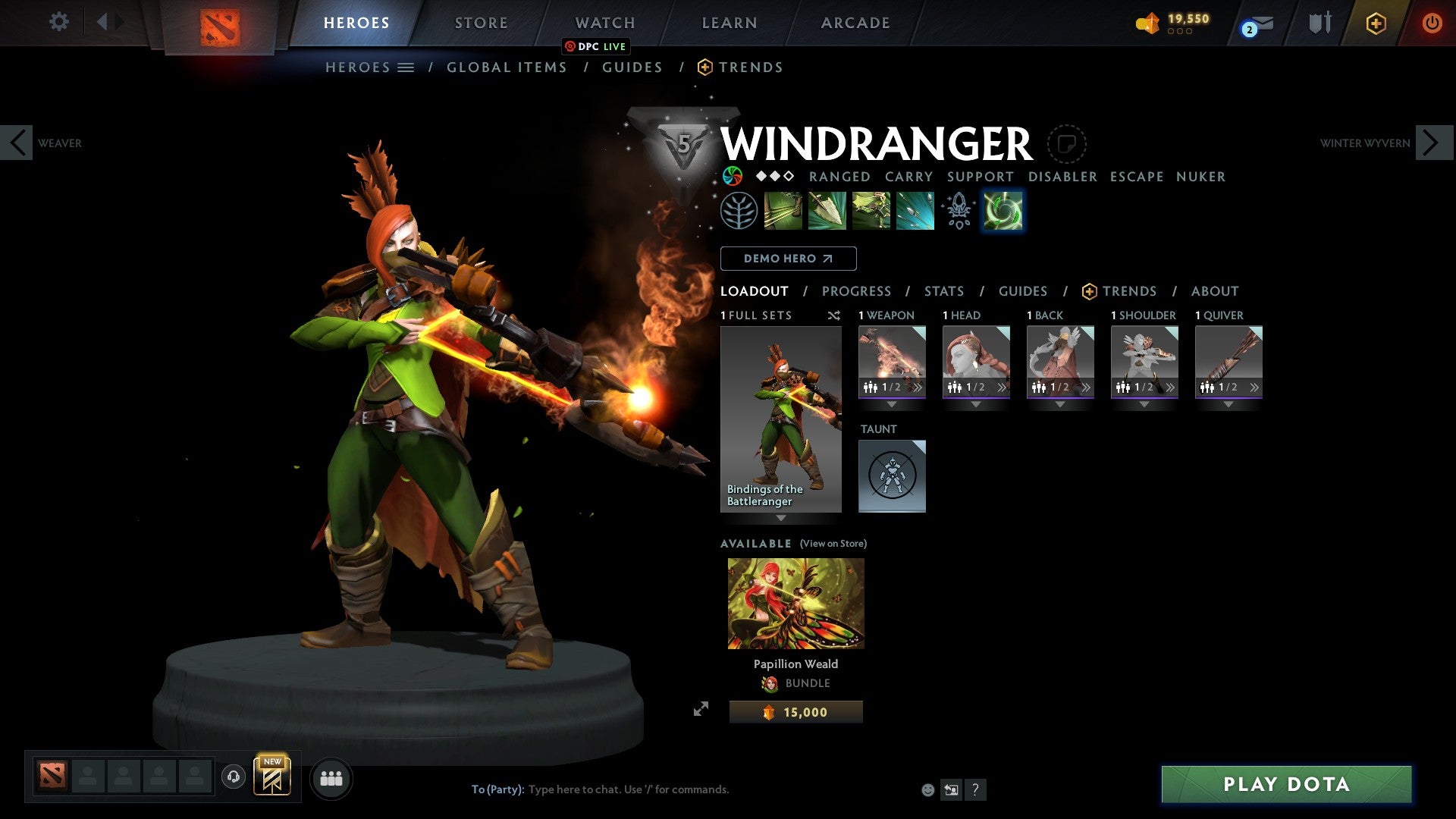Open the emoticon picker next to chat
This screenshot has height=819, width=1456.
point(927,789)
